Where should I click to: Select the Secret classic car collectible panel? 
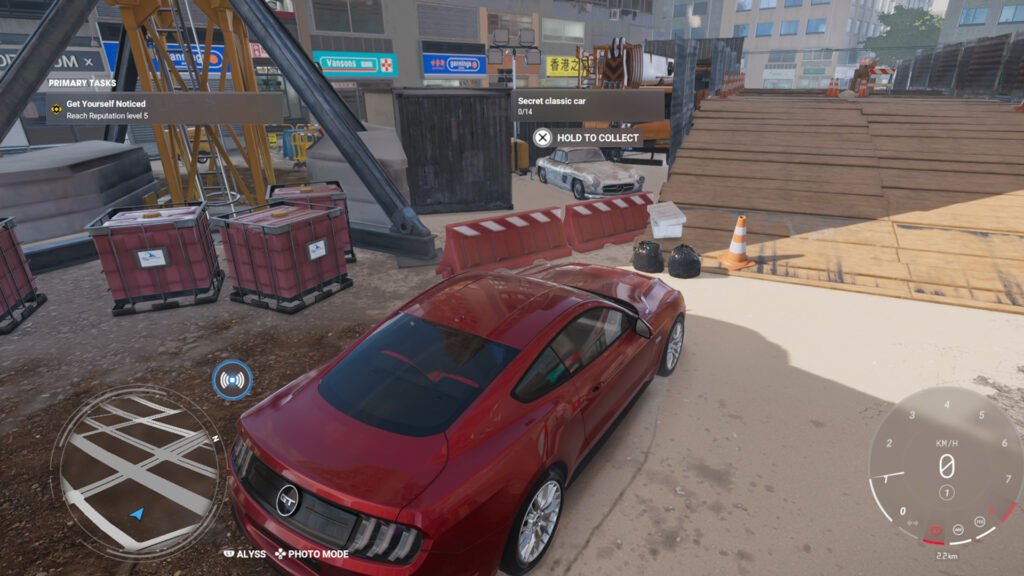[588, 106]
